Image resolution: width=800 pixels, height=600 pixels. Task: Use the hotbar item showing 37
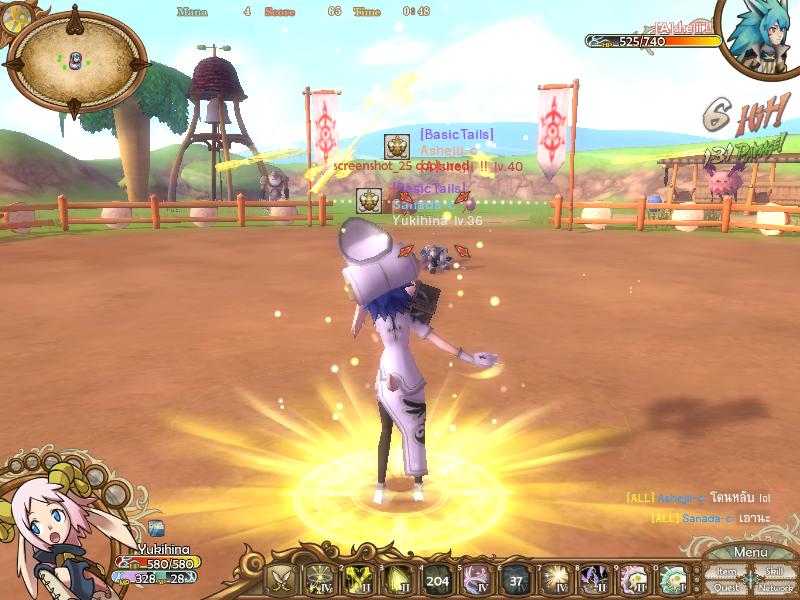(x=515, y=579)
